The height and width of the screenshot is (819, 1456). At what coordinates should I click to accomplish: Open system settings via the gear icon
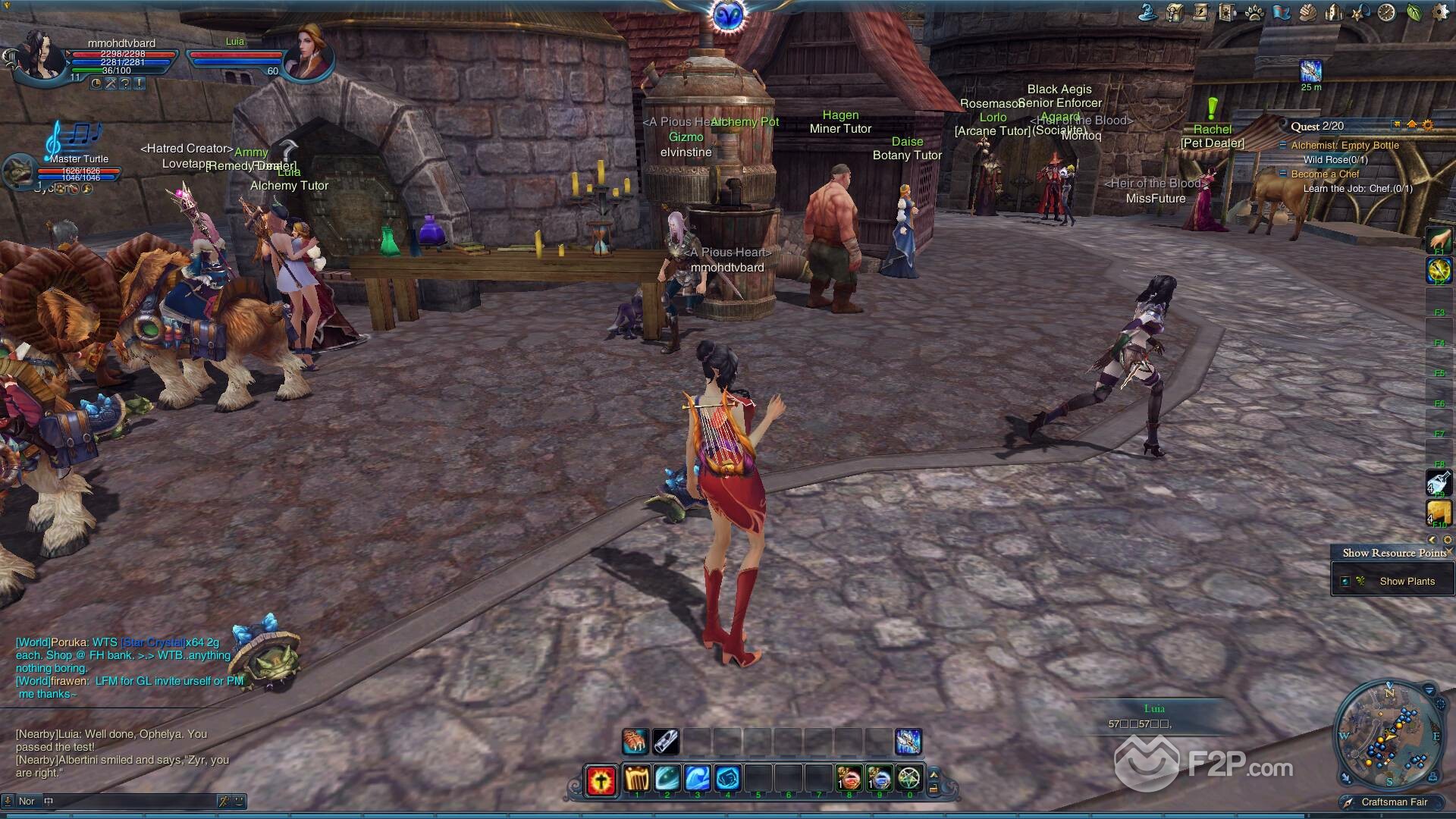[x=1439, y=12]
